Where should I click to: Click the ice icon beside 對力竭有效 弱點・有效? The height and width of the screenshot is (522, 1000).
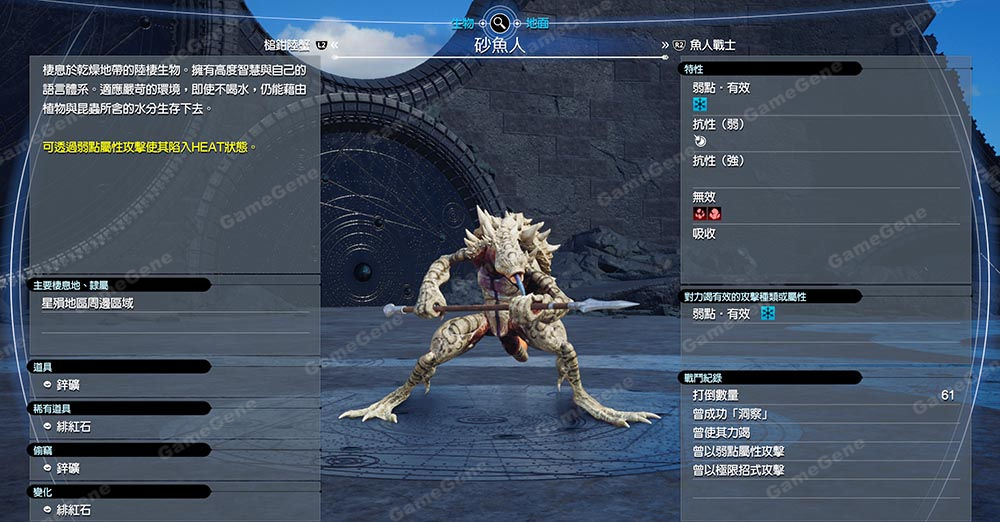pos(768,314)
